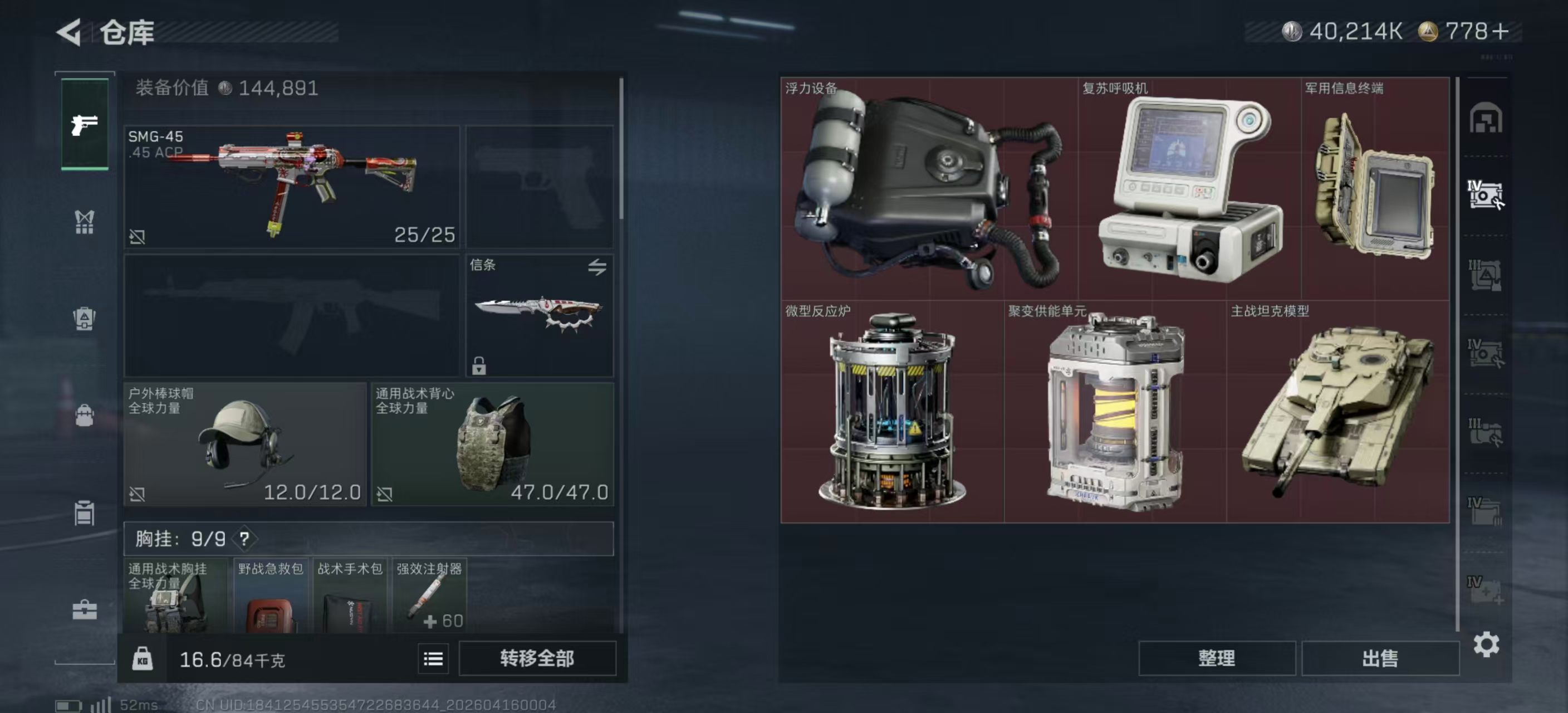The height and width of the screenshot is (713, 1568).
Task: Select the SMG-45 weapon slot
Action: 292,186
